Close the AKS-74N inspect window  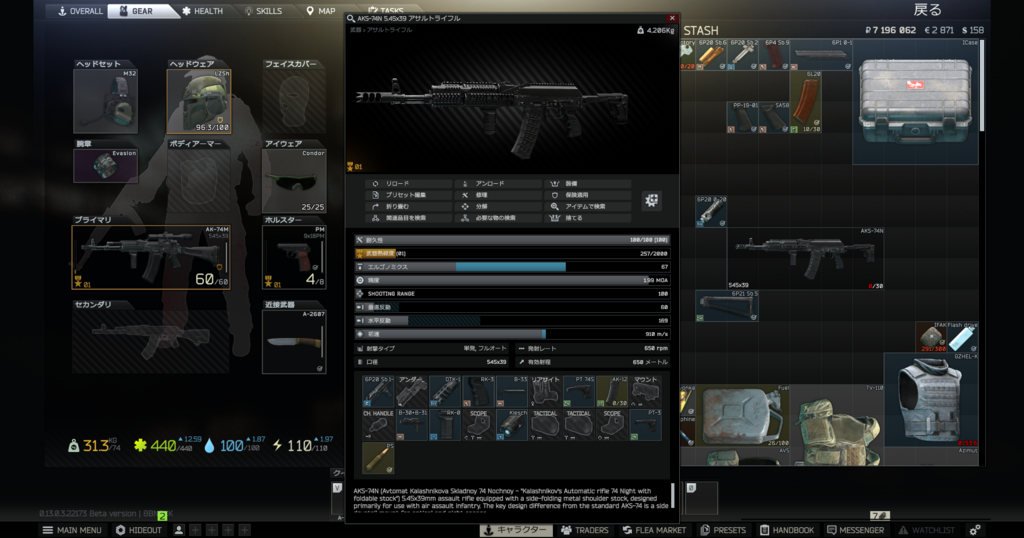[x=672, y=18]
